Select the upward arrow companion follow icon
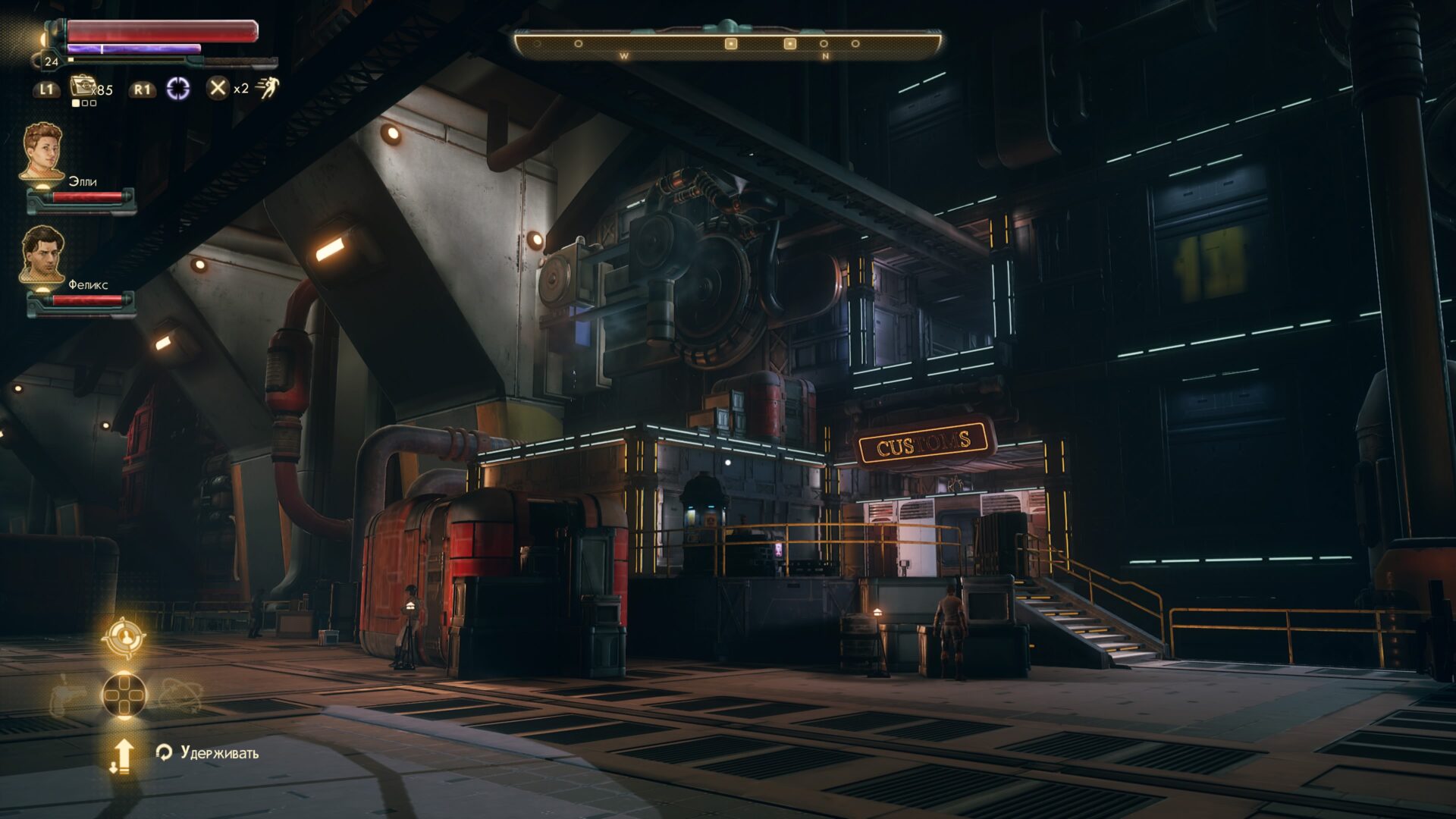Image resolution: width=1456 pixels, height=819 pixels. pyautogui.click(x=122, y=755)
